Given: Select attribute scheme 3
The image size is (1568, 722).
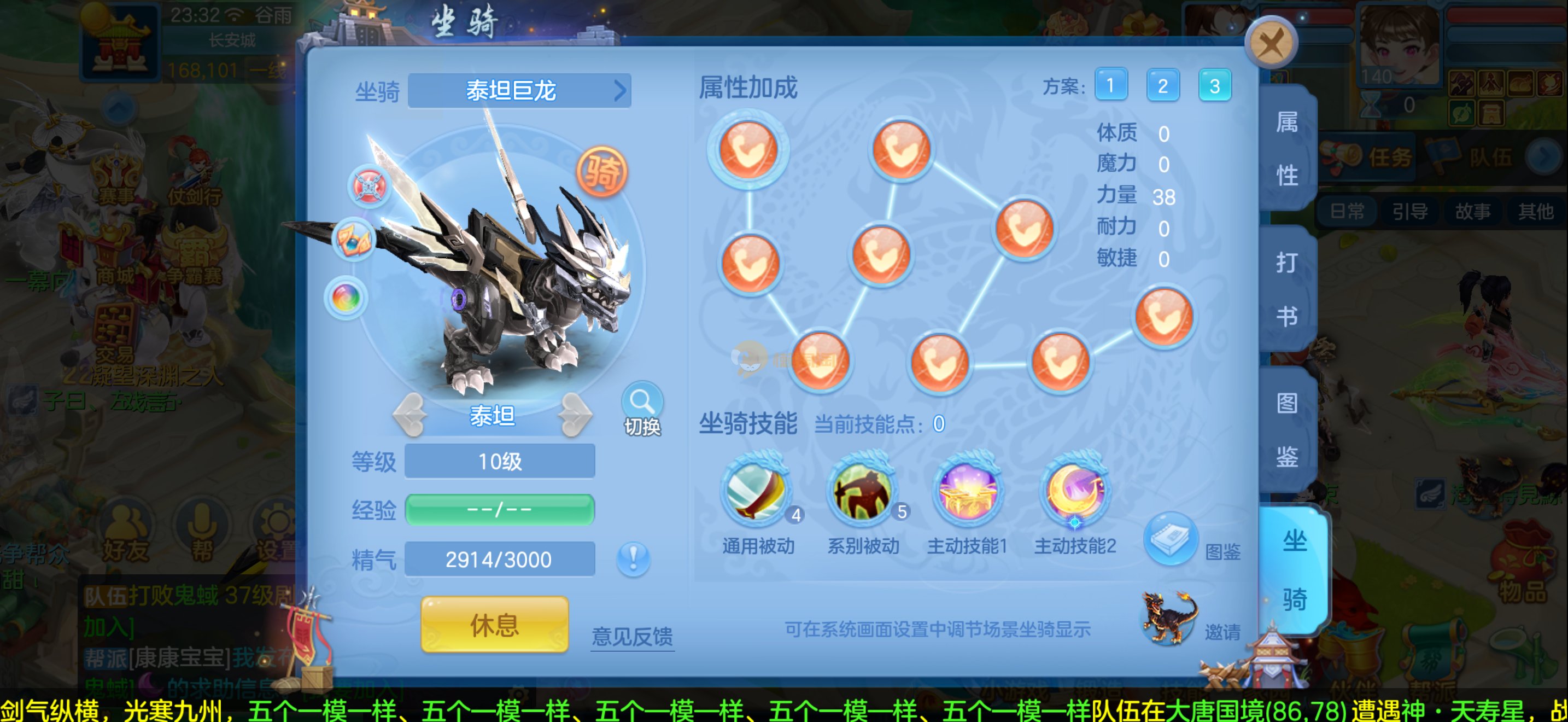Looking at the screenshot, I should pos(1214,85).
